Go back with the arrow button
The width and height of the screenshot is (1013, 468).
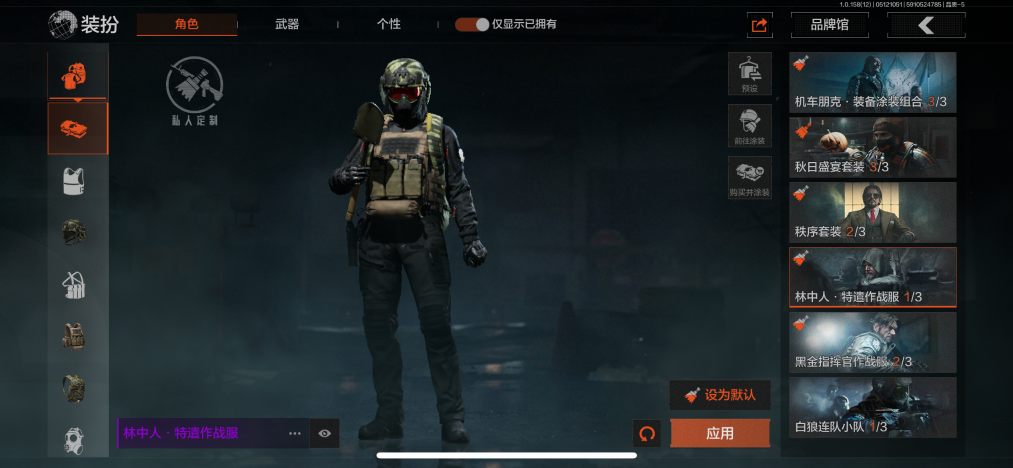(925, 25)
